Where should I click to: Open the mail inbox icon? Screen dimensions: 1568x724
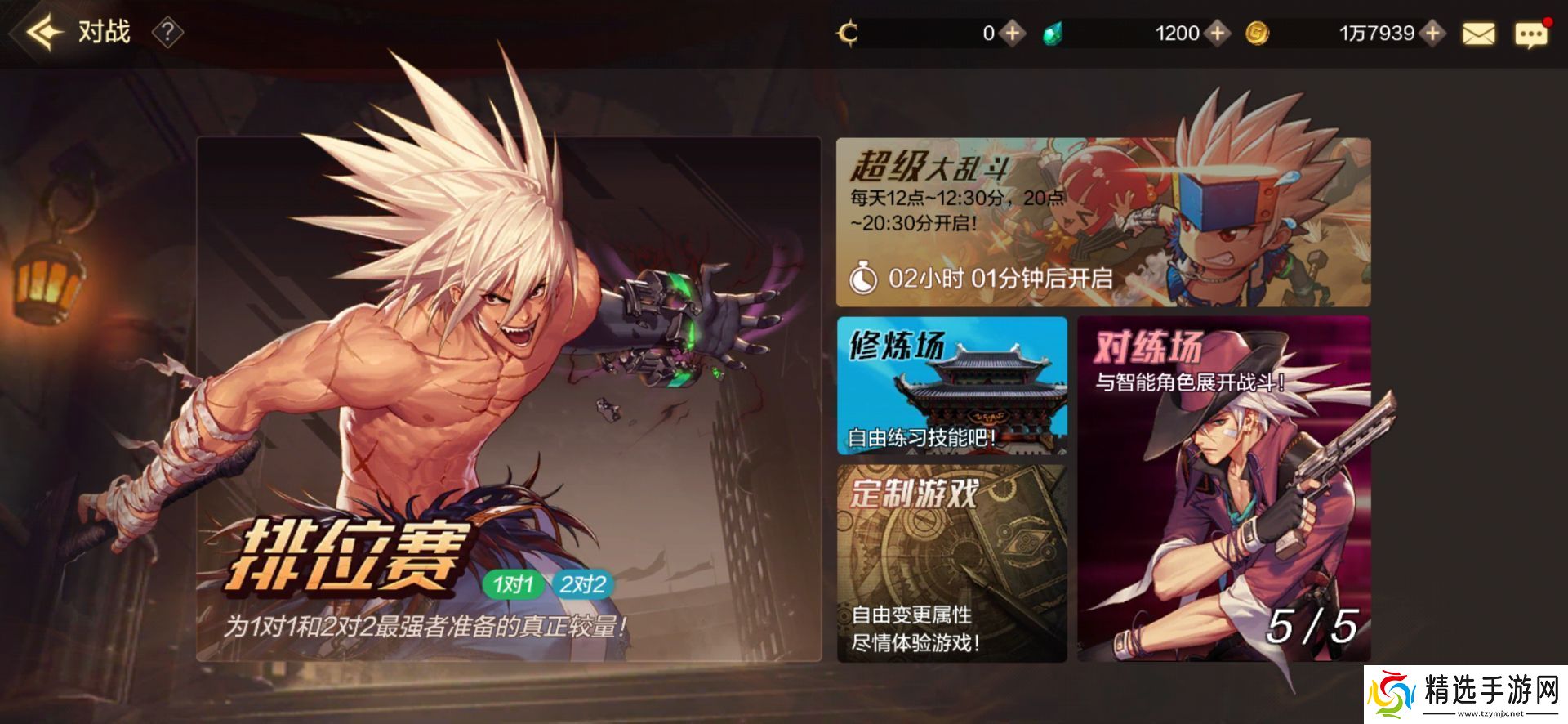tap(1480, 34)
